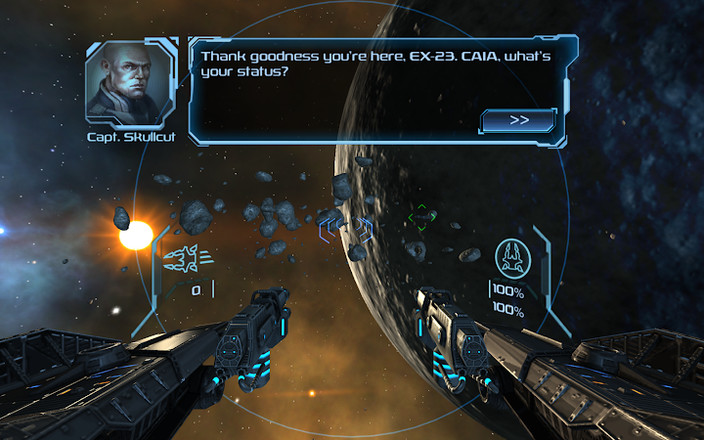
Task: Select the missile weapon icon
Action: click(186, 261)
